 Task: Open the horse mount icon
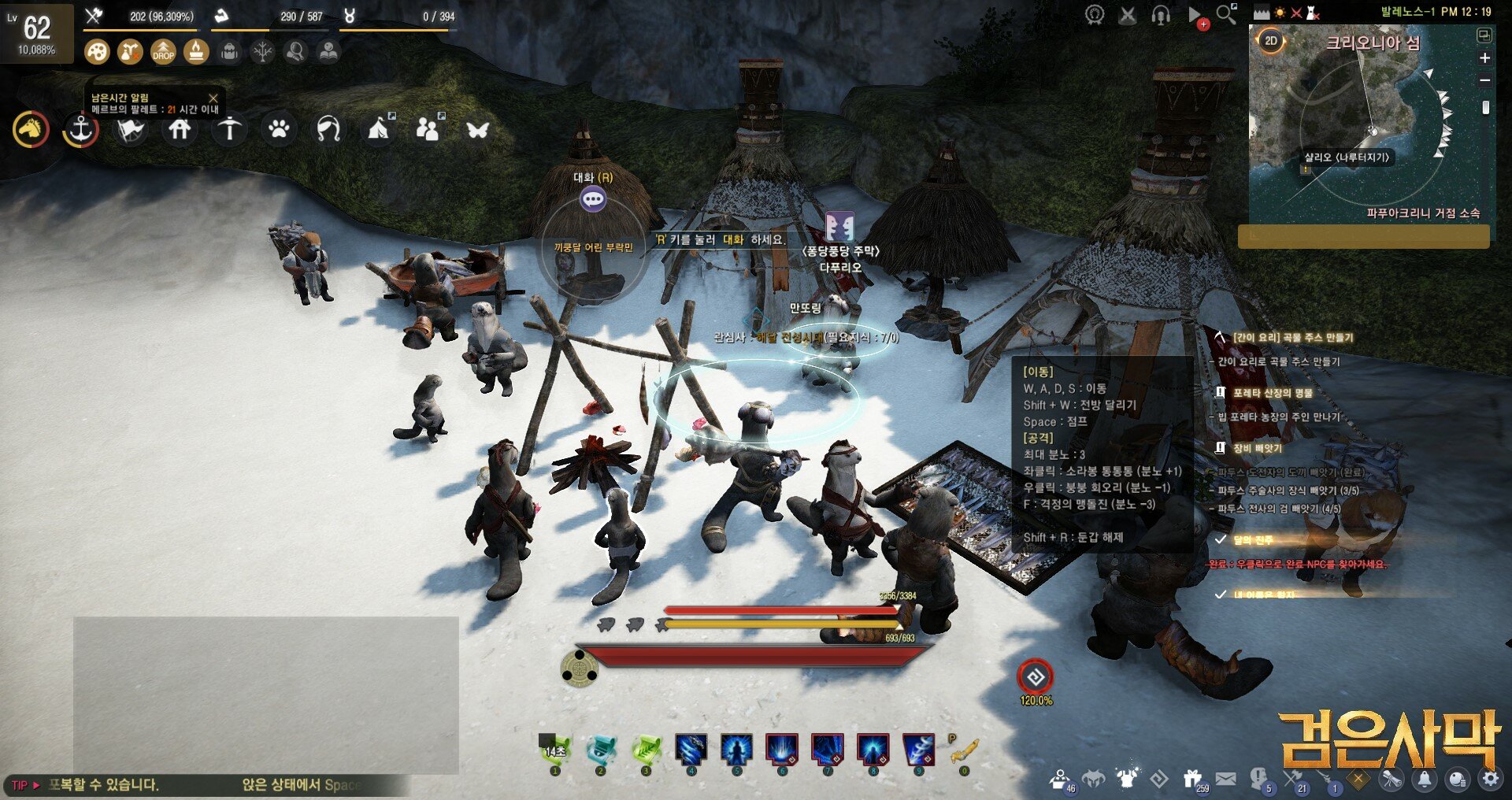(31, 130)
